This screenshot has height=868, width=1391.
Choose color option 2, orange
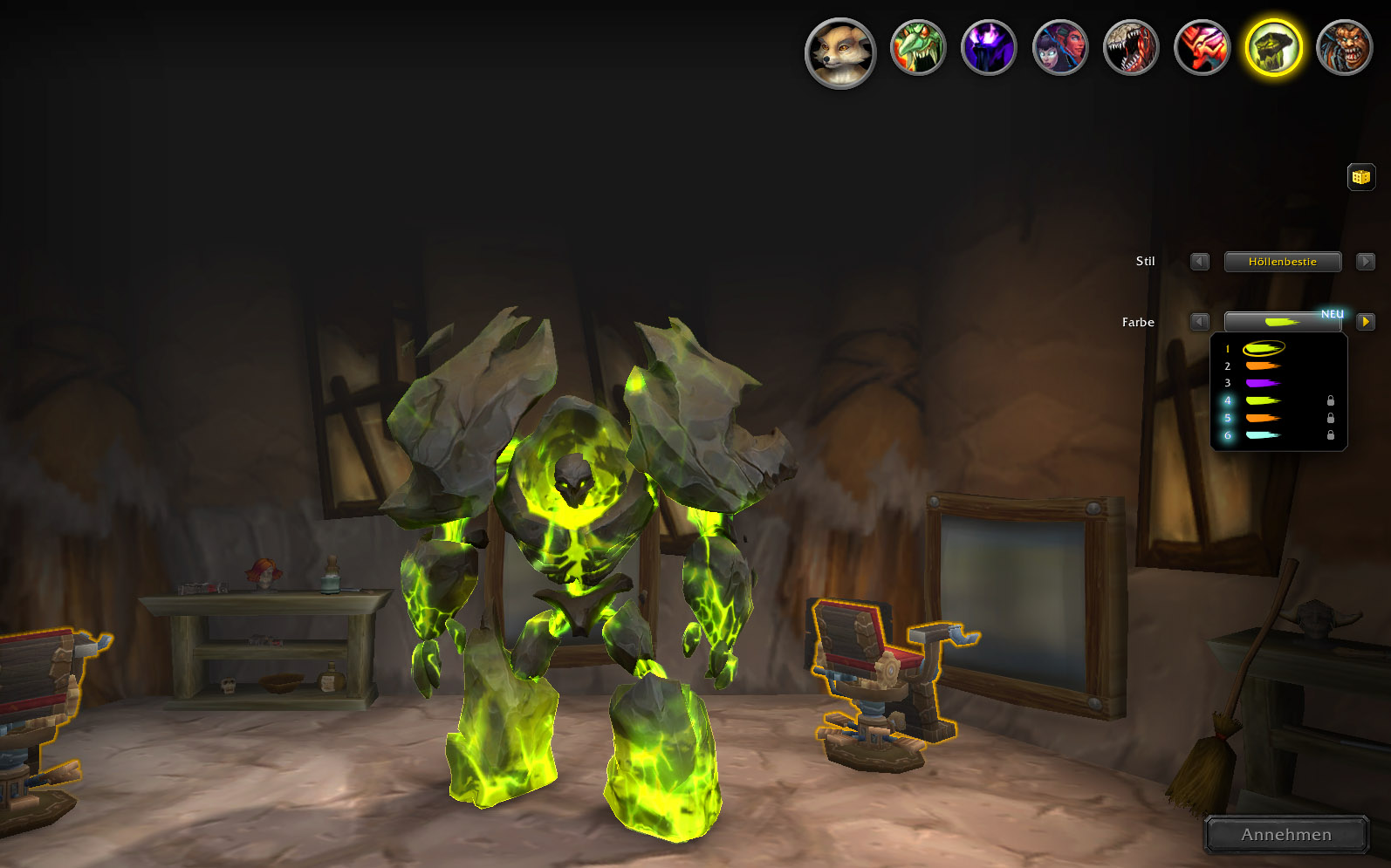[1262, 366]
